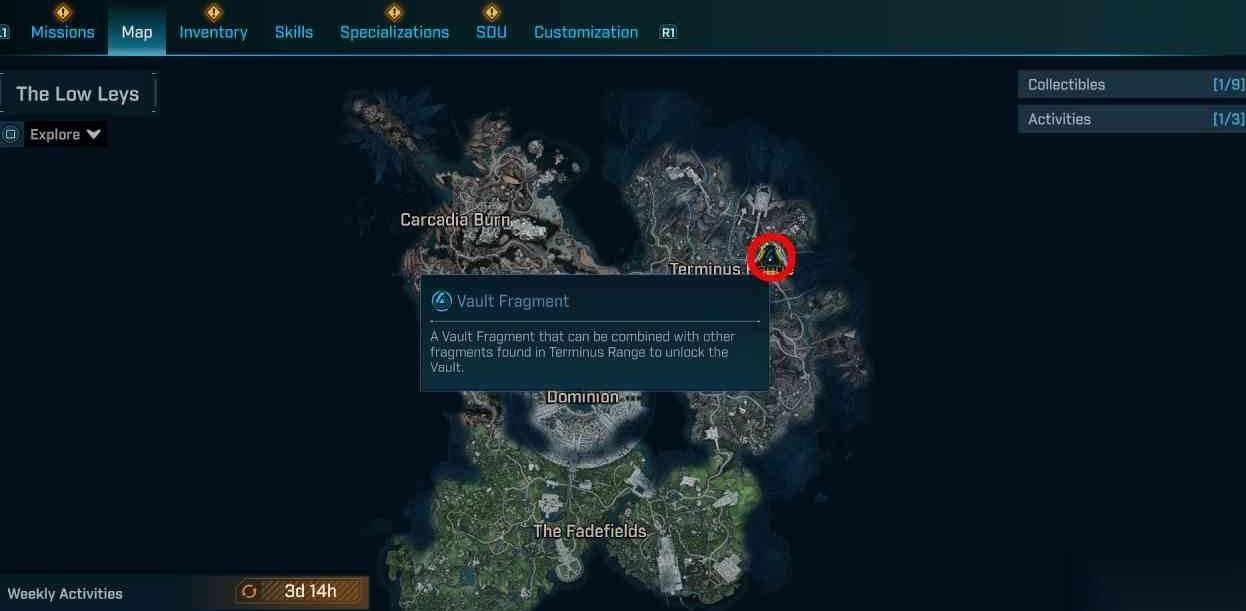The height and width of the screenshot is (611, 1246).
Task: Click The Low Leys area title
Action: (x=78, y=94)
